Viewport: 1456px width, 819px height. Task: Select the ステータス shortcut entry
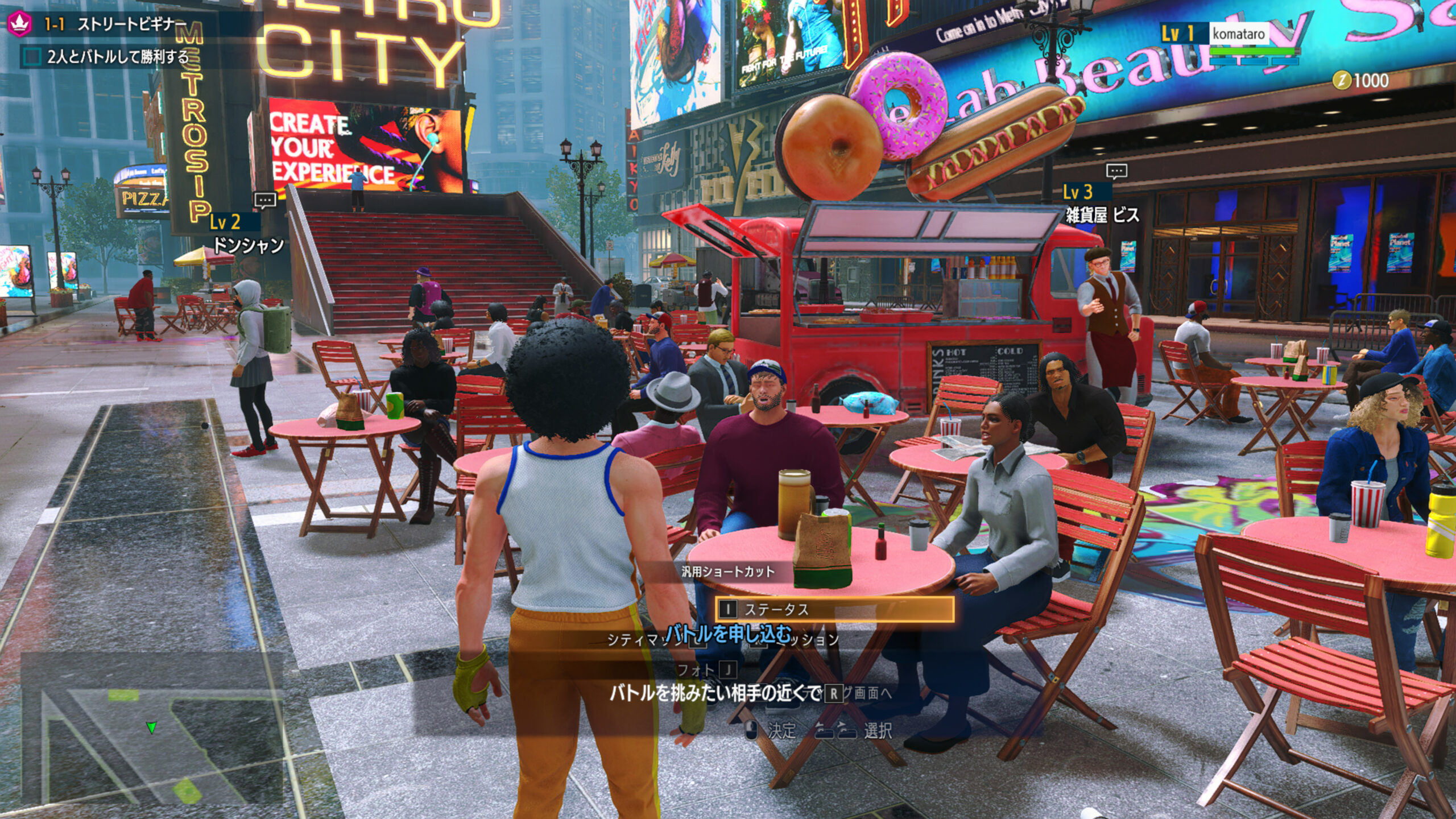pyautogui.click(x=834, y=609)
